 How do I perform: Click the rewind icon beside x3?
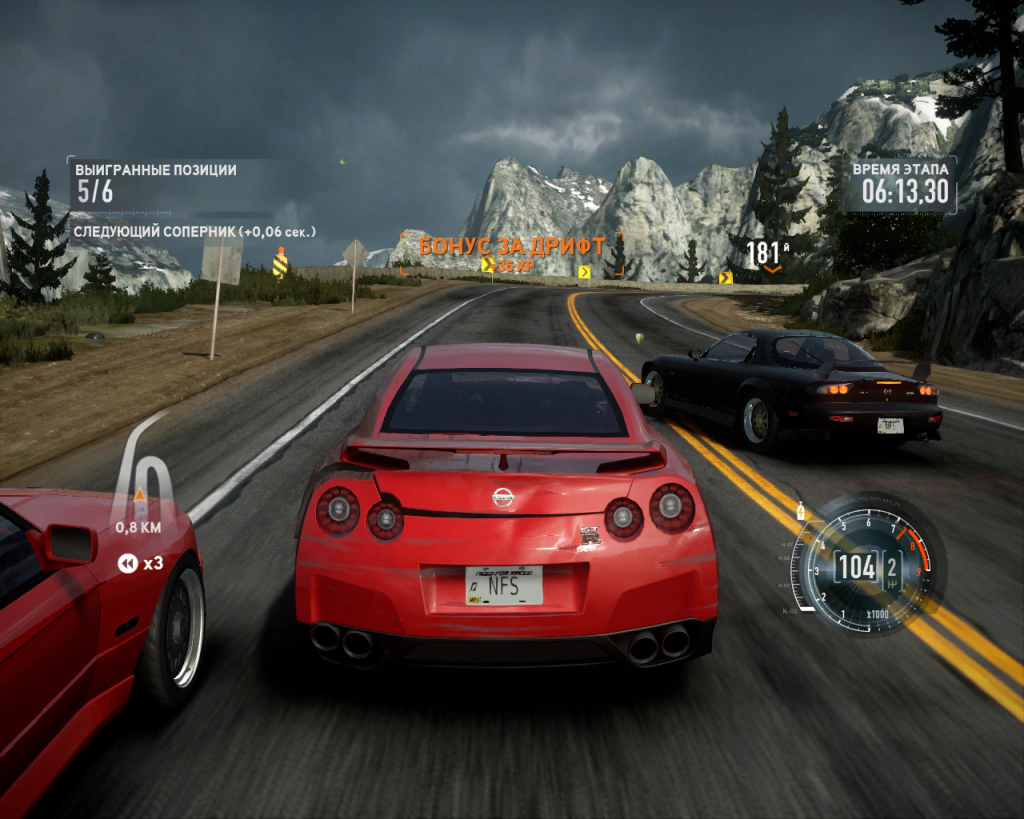127,564
